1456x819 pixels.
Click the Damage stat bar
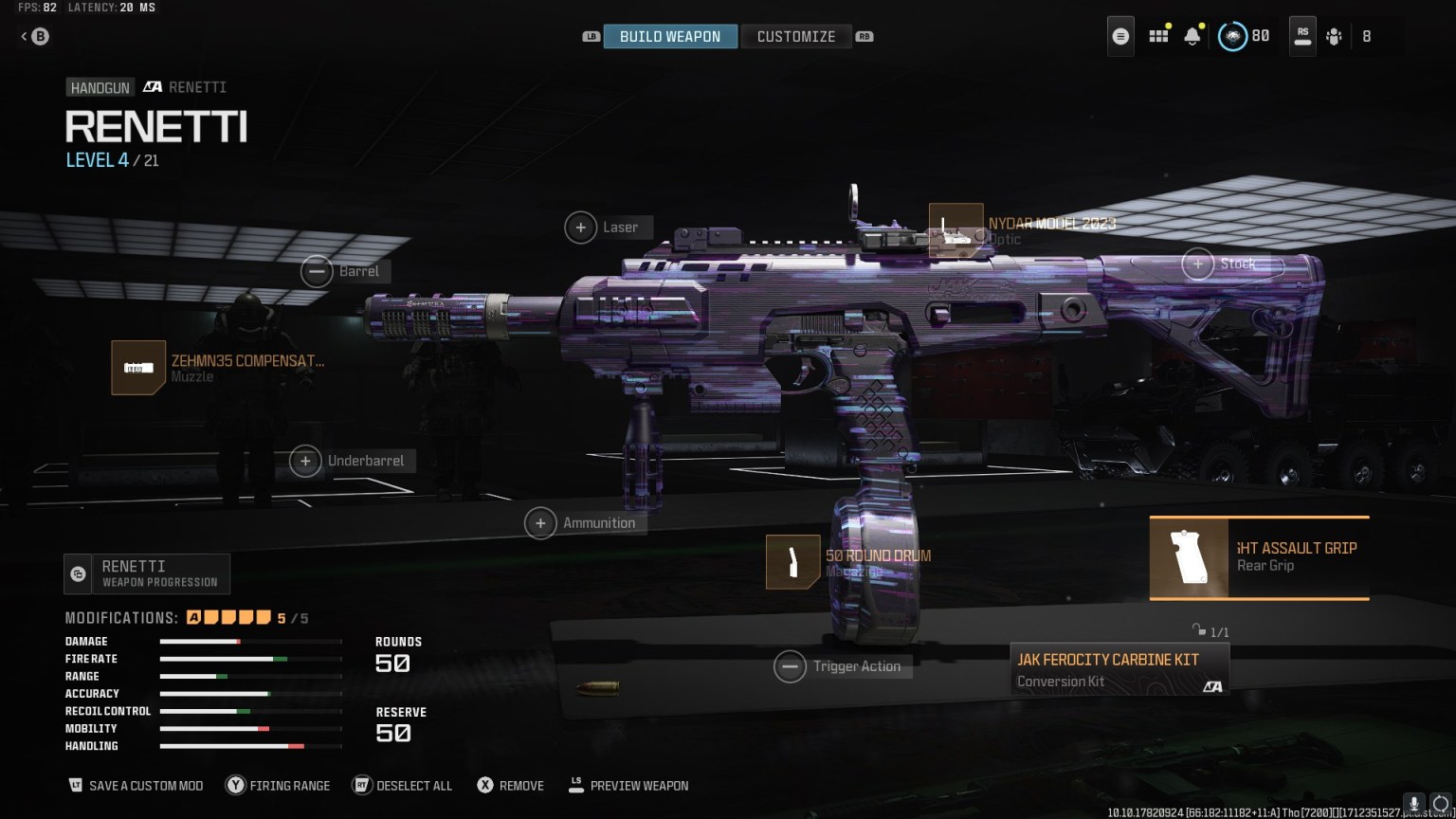251,641
